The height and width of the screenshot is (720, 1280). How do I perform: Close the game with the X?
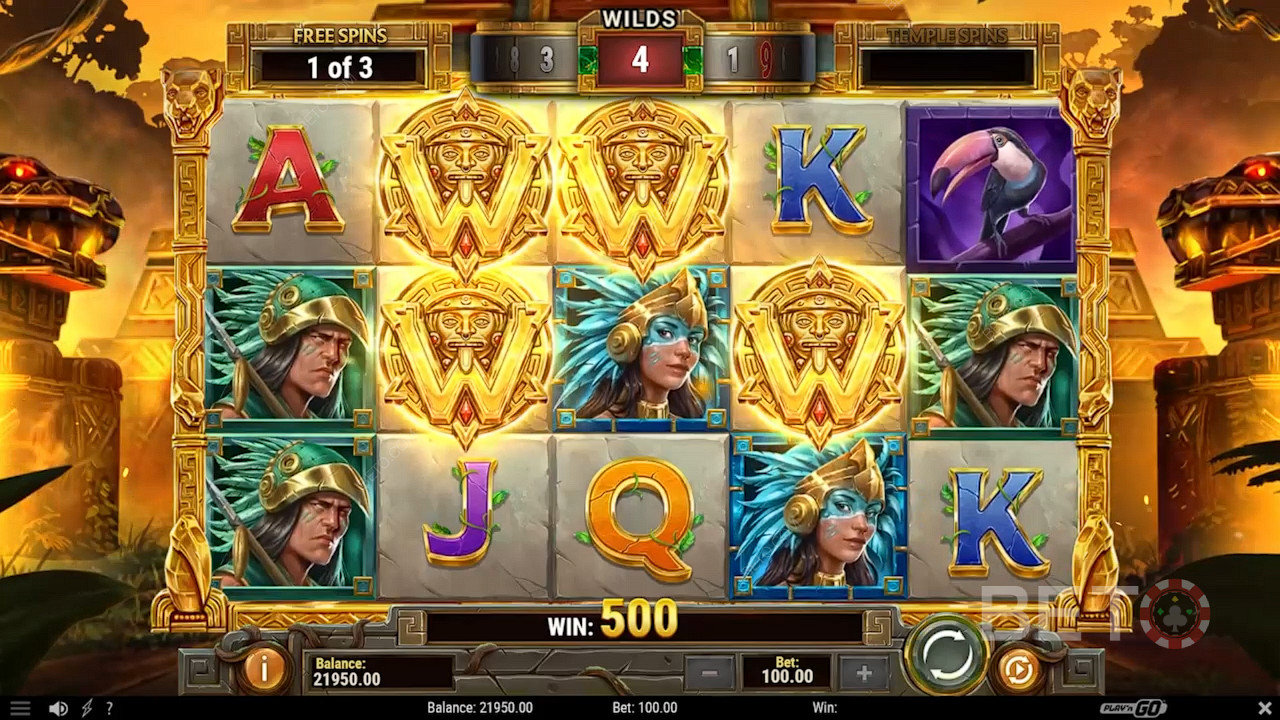(x=1262, y=708)
